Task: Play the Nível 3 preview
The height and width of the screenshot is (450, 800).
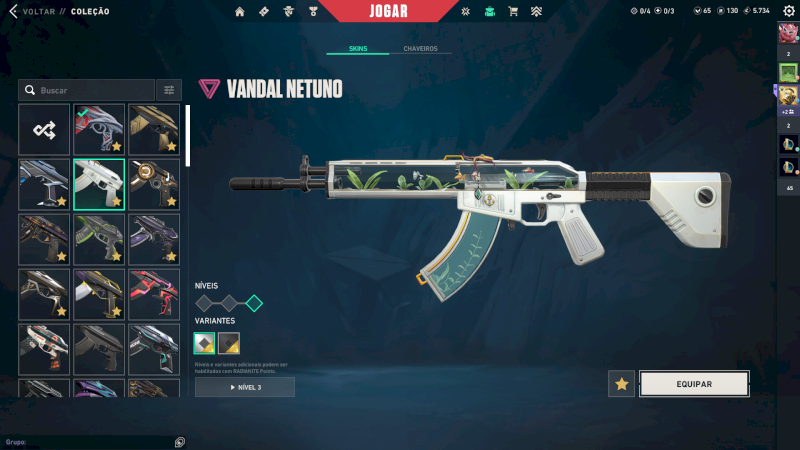Action: click(x=245, y=387)
